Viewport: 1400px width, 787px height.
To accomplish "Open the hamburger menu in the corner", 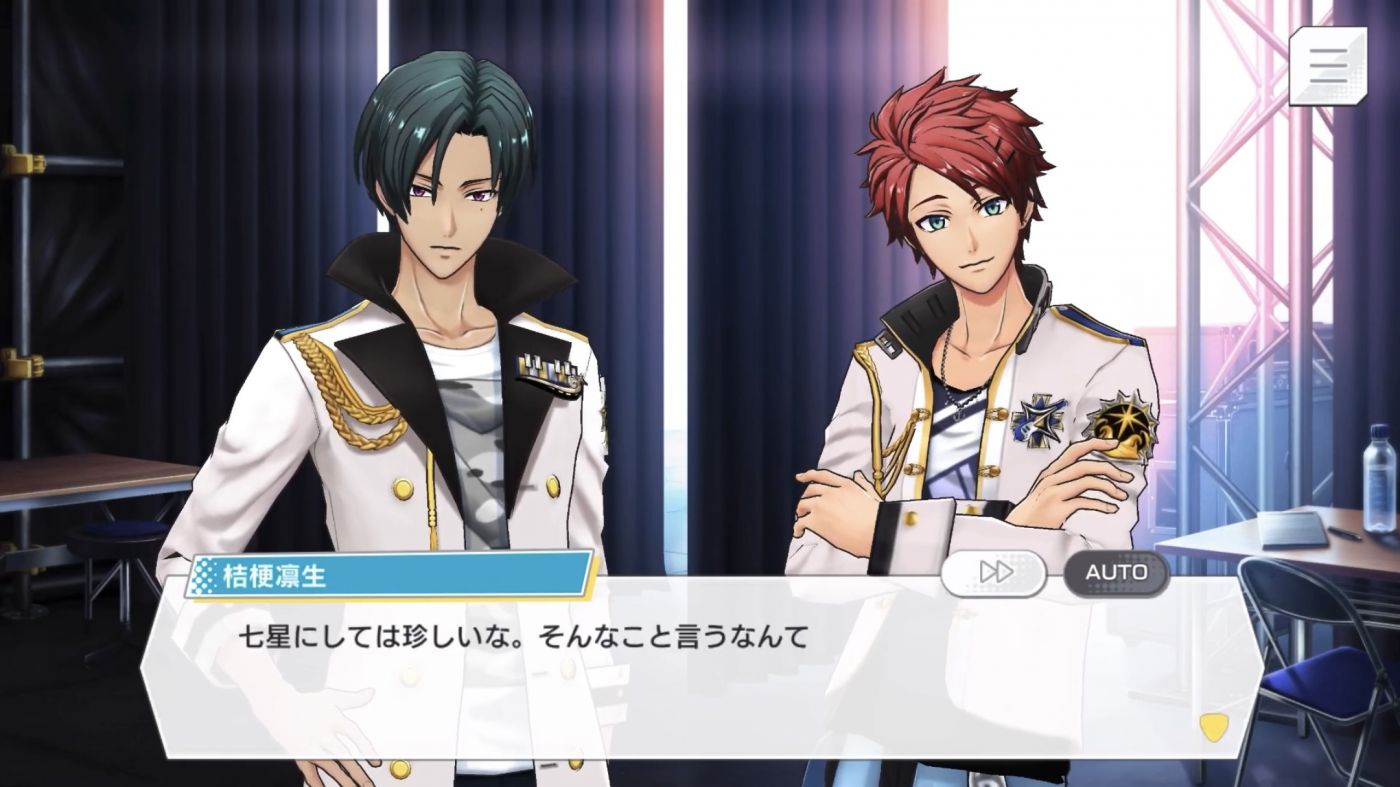I will pos(1327,65).
